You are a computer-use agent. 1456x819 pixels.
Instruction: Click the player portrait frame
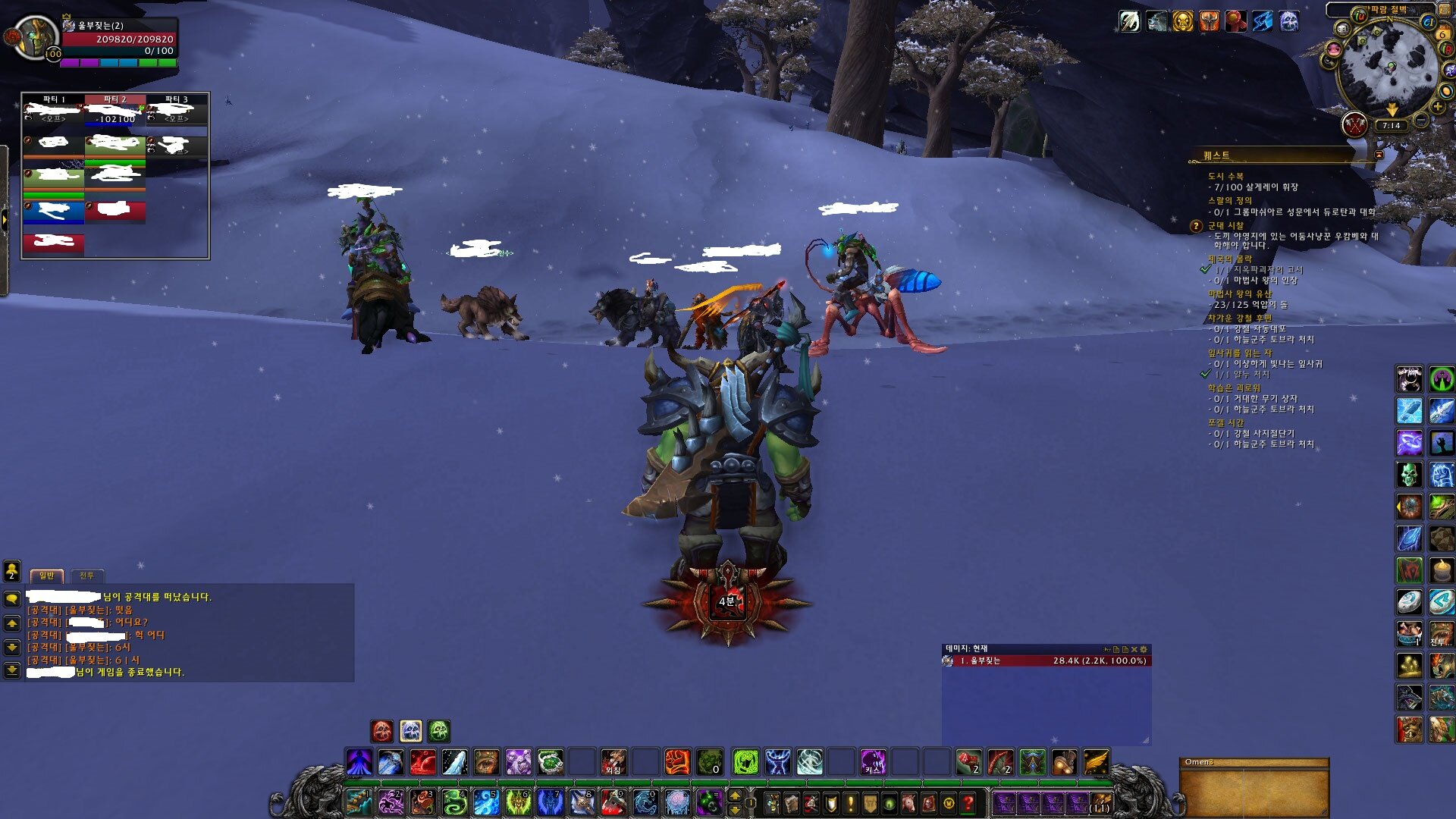34,36
